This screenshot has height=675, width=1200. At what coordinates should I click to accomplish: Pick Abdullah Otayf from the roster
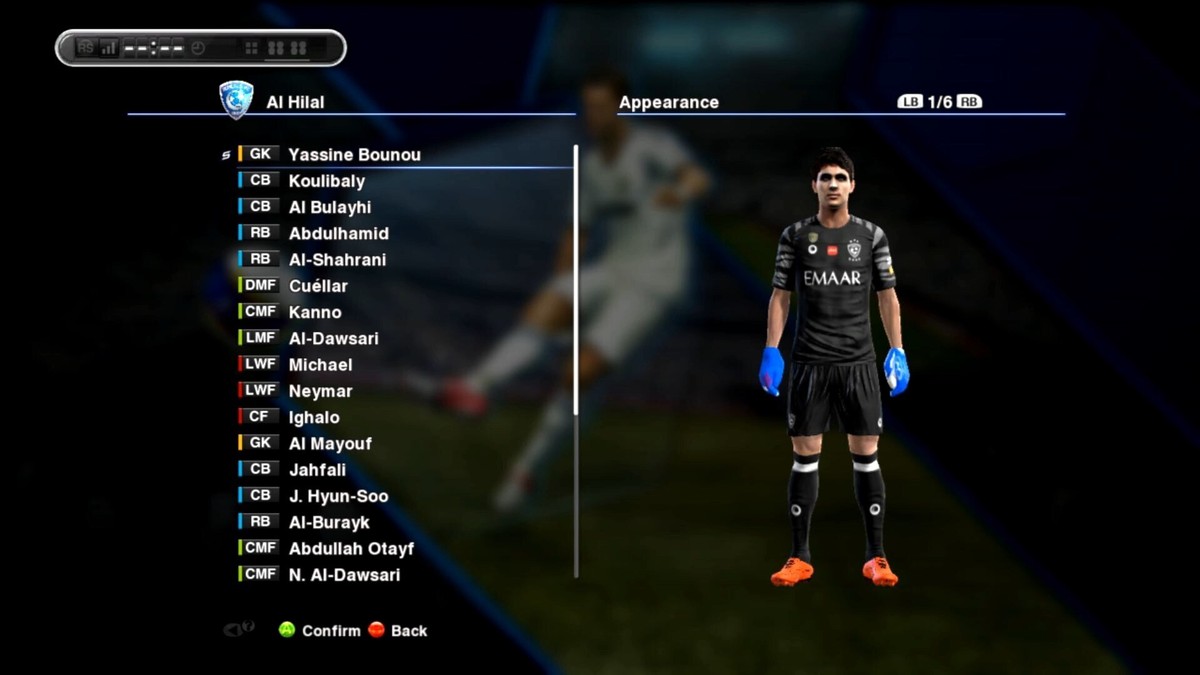(351, 548)
